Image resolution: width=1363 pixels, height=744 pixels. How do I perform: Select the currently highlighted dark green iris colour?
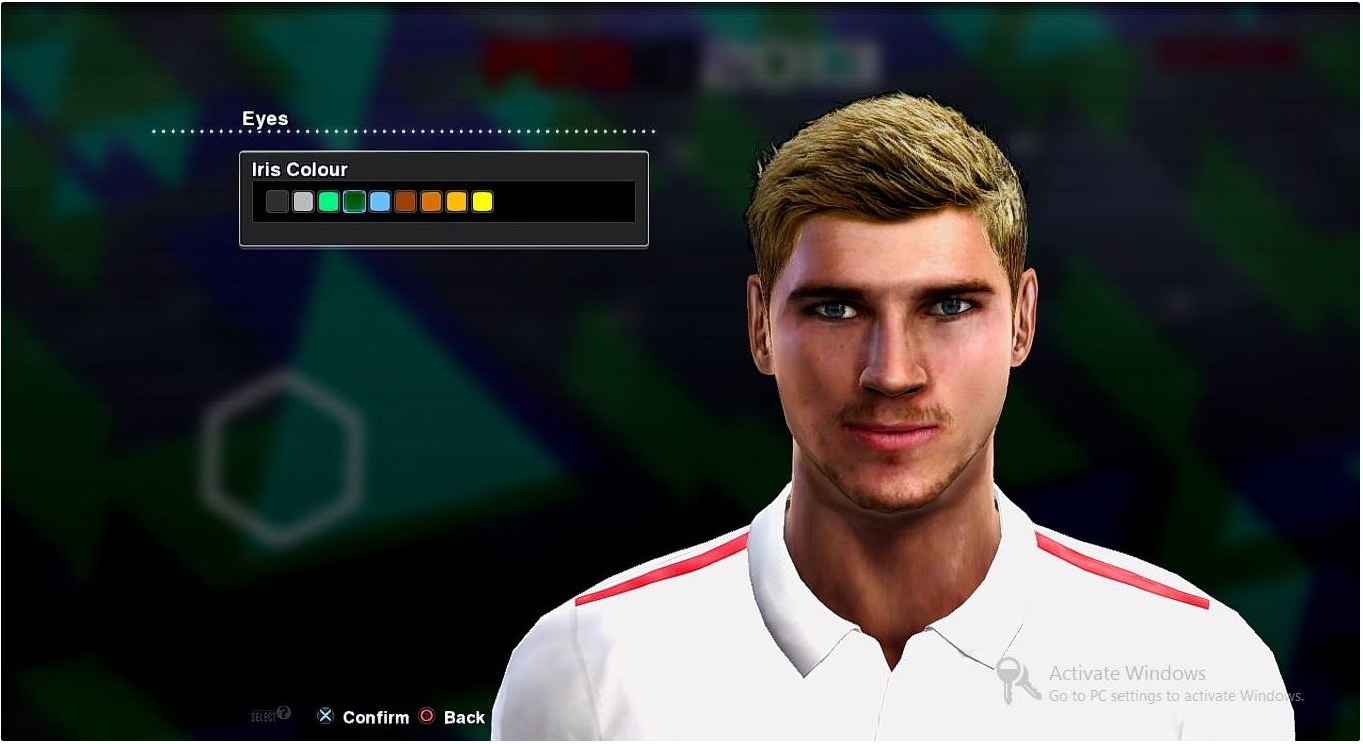(x=353, y=201)
